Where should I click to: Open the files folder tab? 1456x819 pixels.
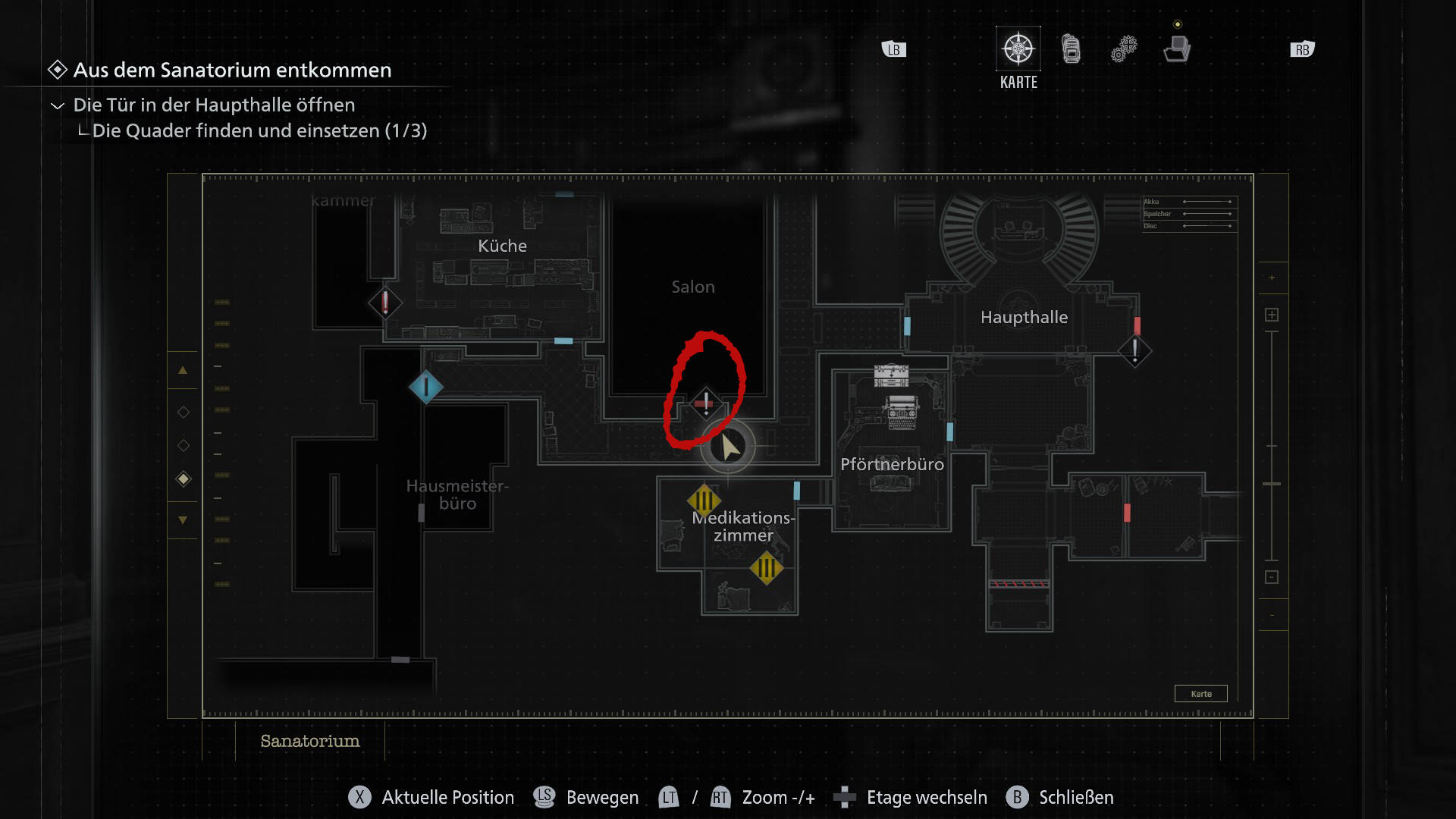[1177, 49]
